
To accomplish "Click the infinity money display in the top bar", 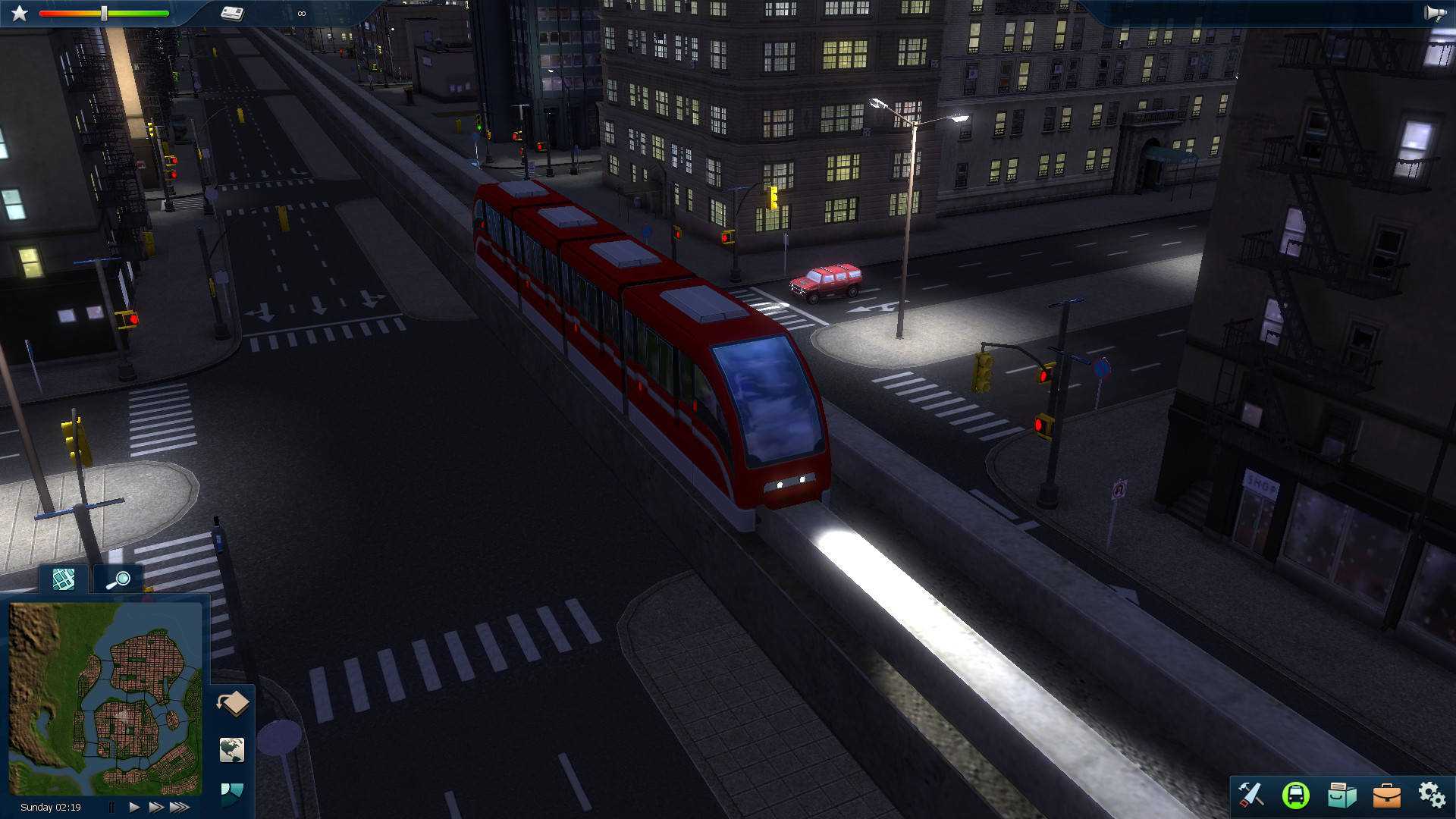I will click(301, 14).
